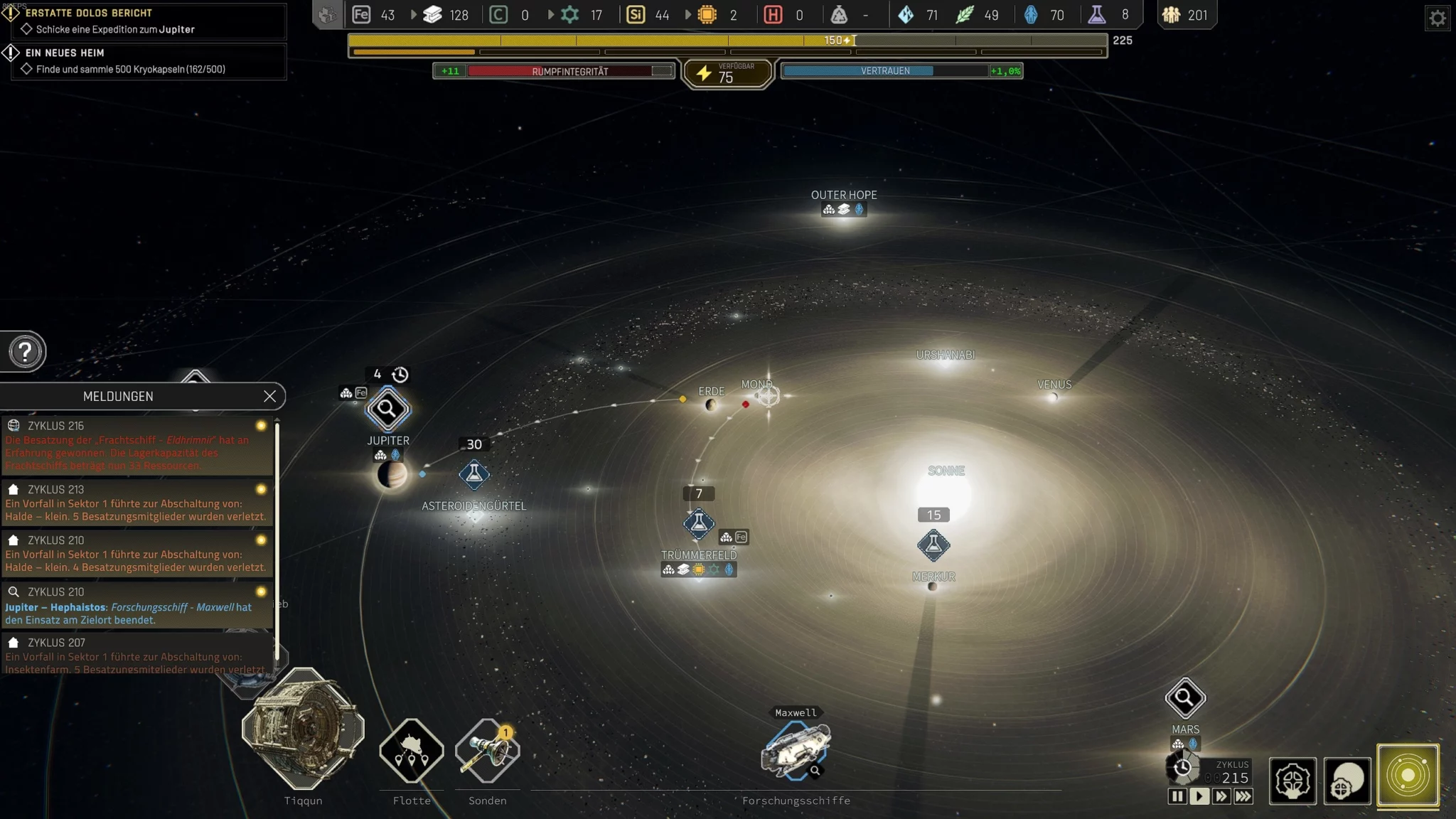This screenshot has width=1456, height=819.
Task: Close the Meldungen notifications panel
Action: (x=269, y=397)
